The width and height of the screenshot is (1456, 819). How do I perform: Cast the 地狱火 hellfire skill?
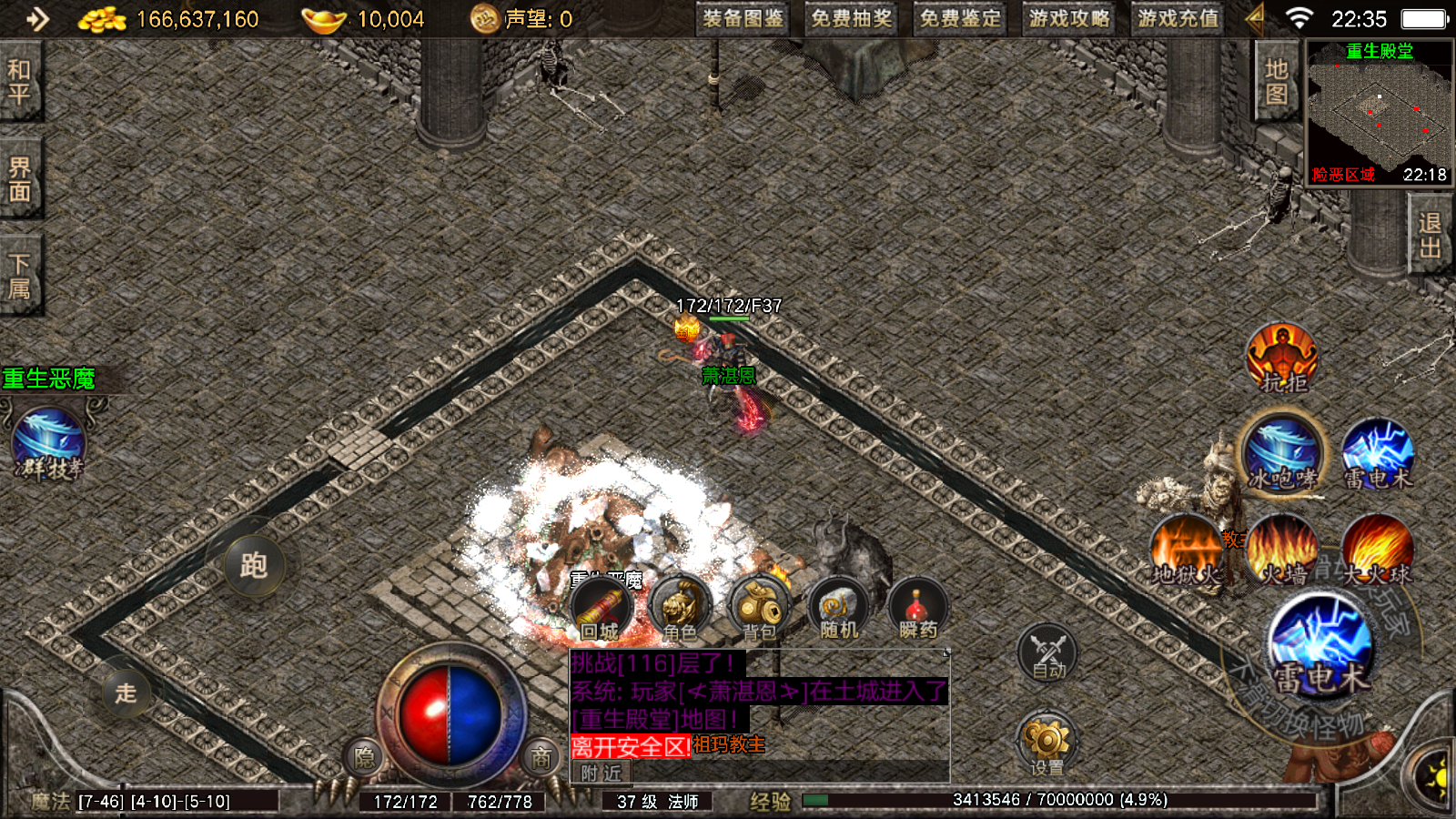coord(1186,550)
